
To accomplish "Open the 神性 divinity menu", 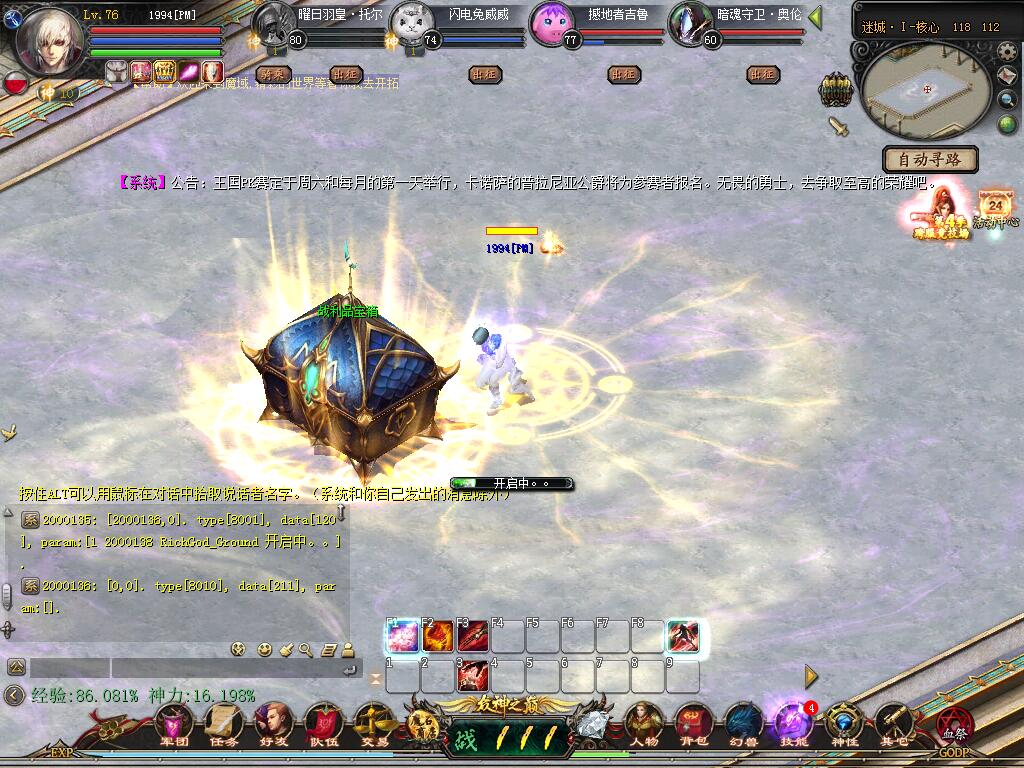I will pyautogui.click(x=843, y=723).
